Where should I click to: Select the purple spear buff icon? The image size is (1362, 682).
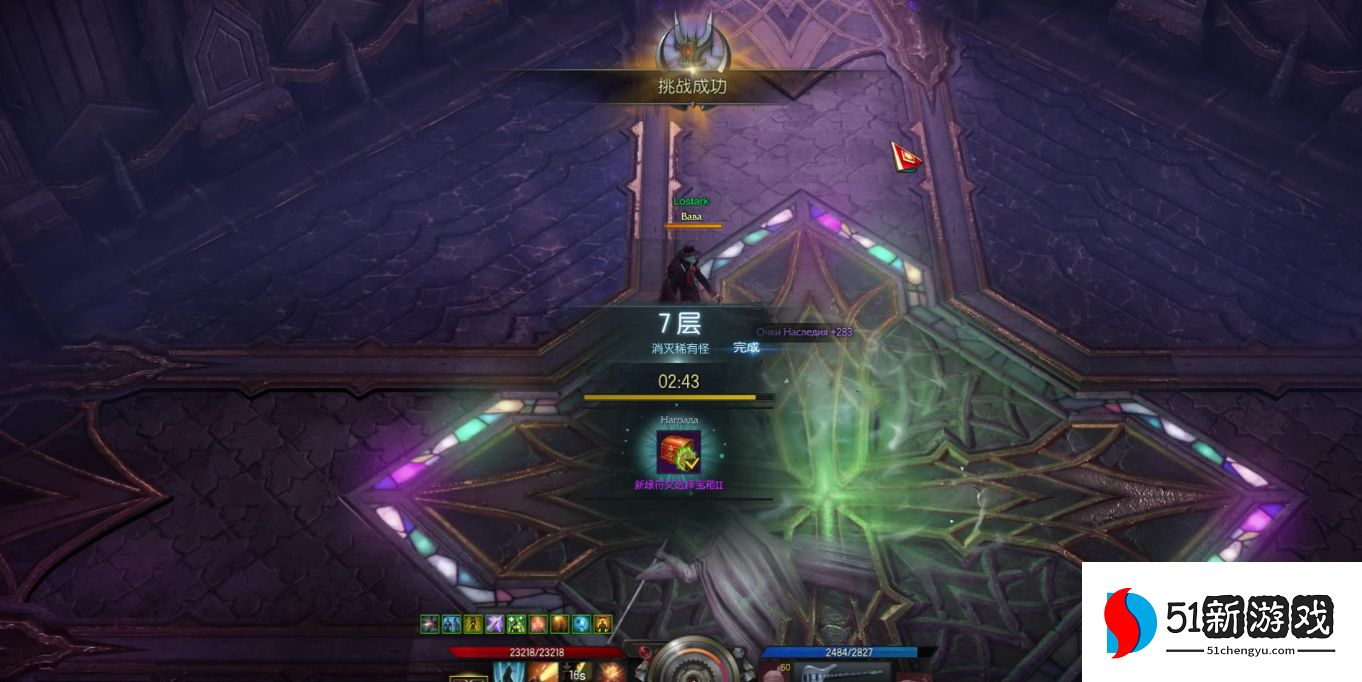click(495, 625)
